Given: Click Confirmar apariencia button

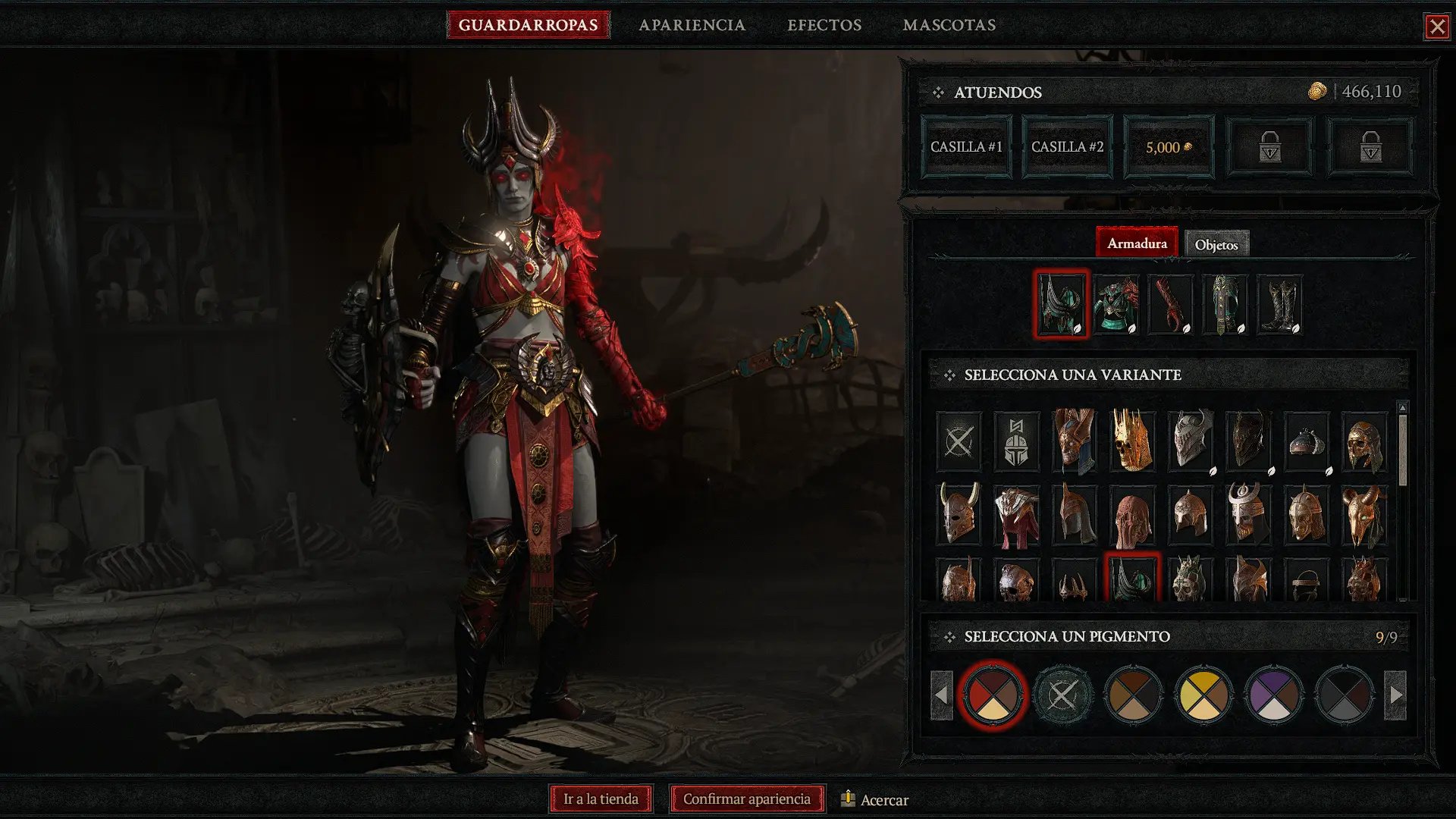Looking at the screenshot, I should [746, 799].
